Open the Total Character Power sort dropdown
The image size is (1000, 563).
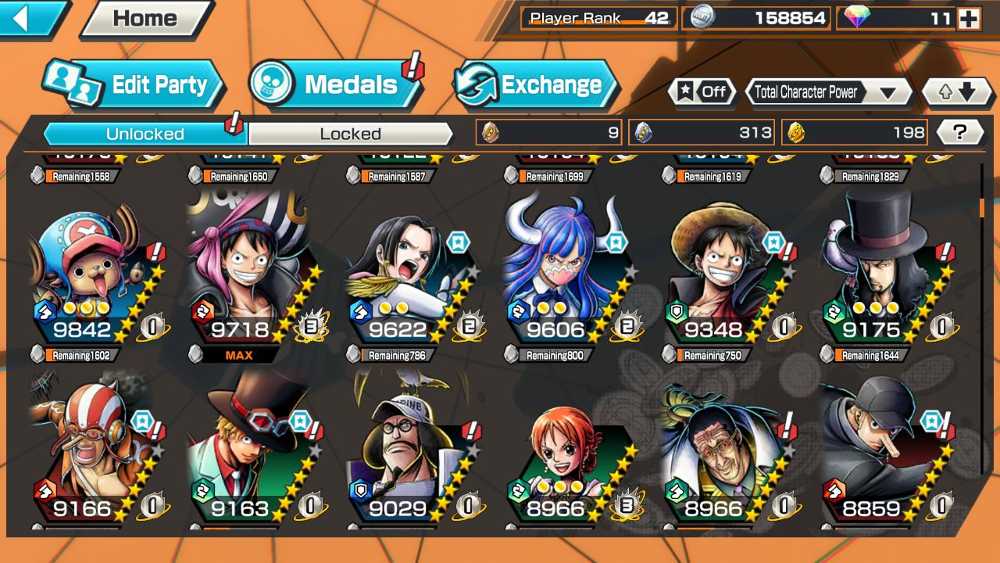tap(827, 92)
